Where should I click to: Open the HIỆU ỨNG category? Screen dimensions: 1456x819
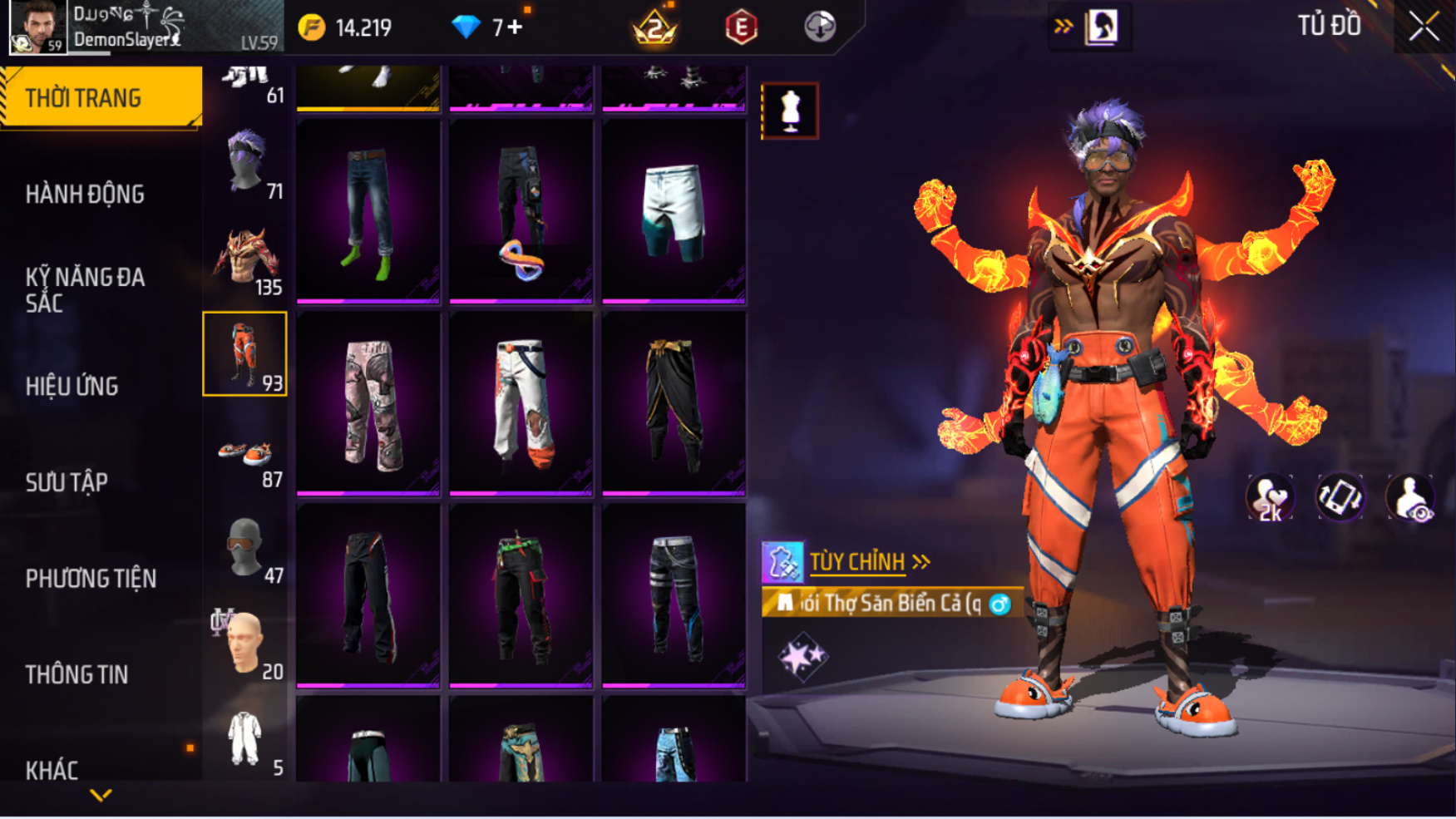click(72, 387)
